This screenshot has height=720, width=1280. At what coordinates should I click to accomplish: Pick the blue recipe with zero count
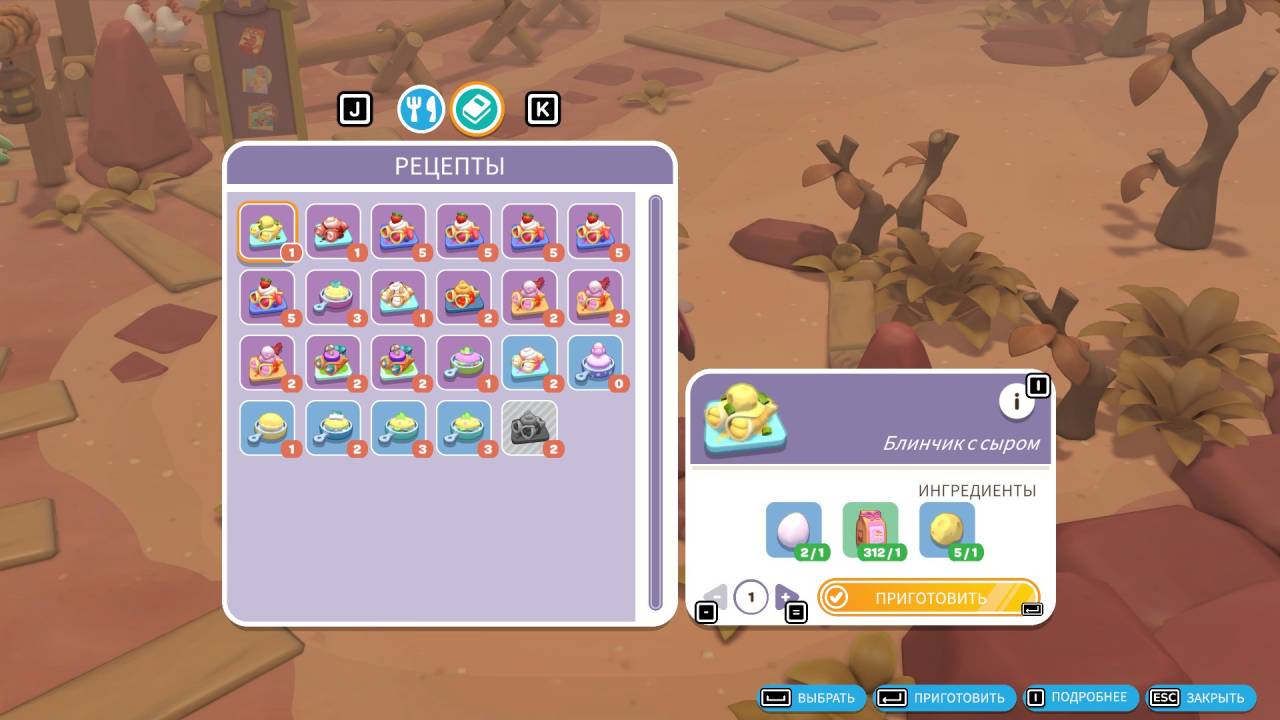pos(596,362)
